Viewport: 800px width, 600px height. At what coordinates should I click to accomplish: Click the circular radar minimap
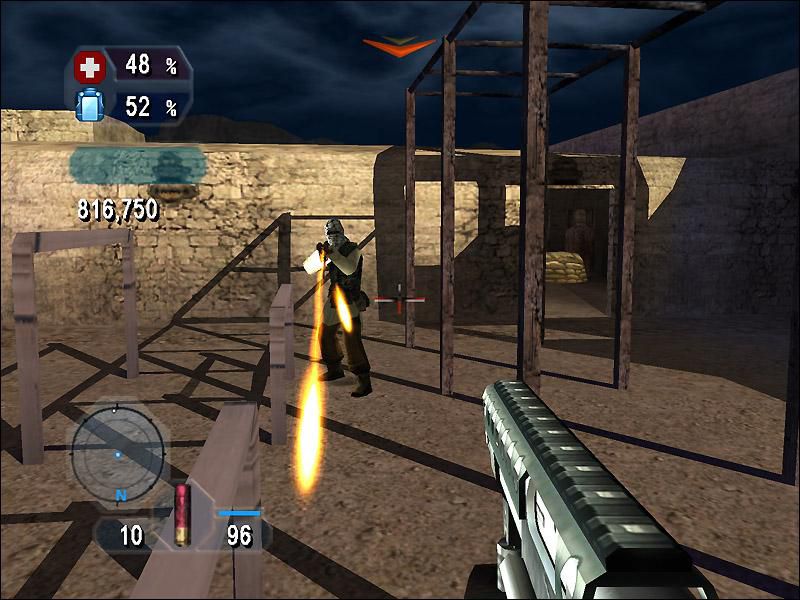click(117, 445)
